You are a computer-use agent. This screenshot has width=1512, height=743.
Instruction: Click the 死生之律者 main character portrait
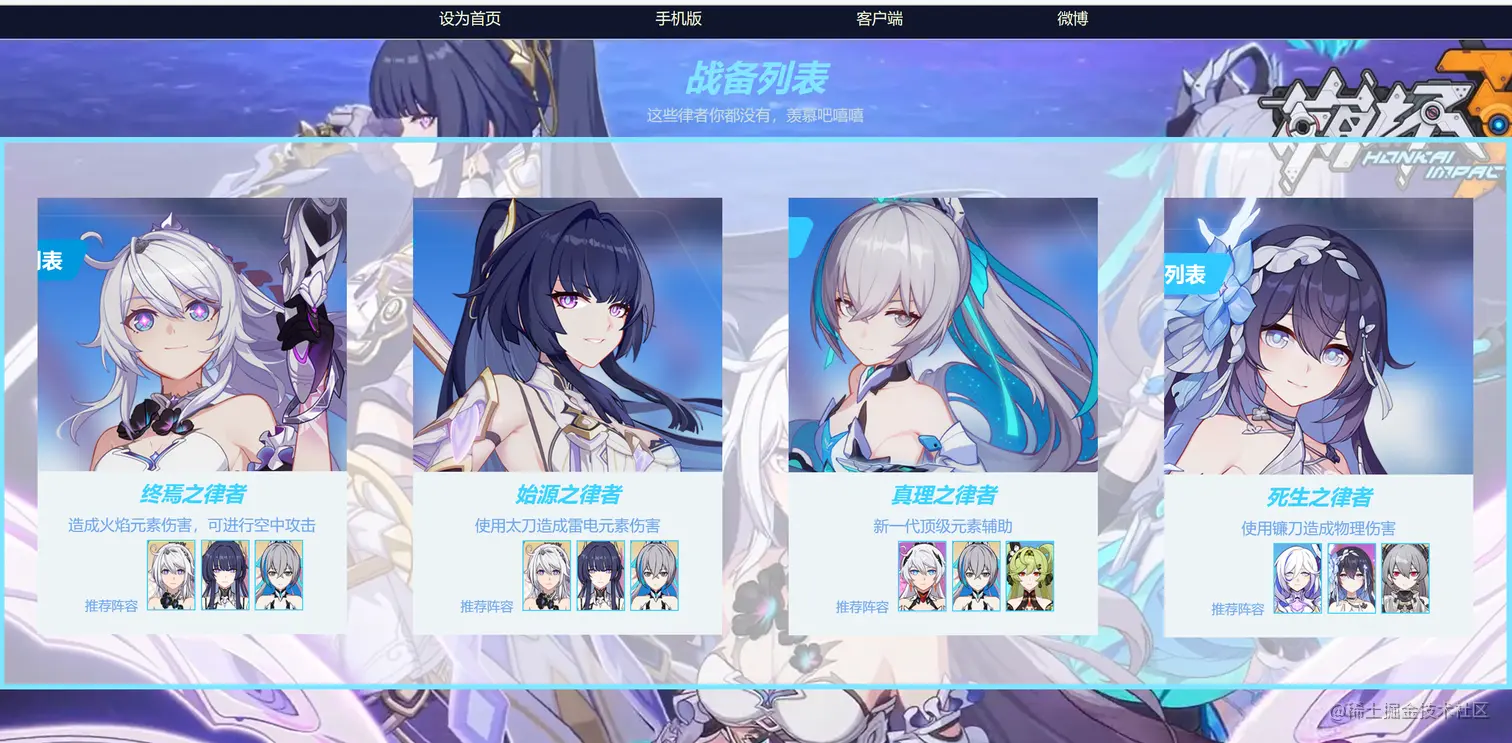(1318, 335)
